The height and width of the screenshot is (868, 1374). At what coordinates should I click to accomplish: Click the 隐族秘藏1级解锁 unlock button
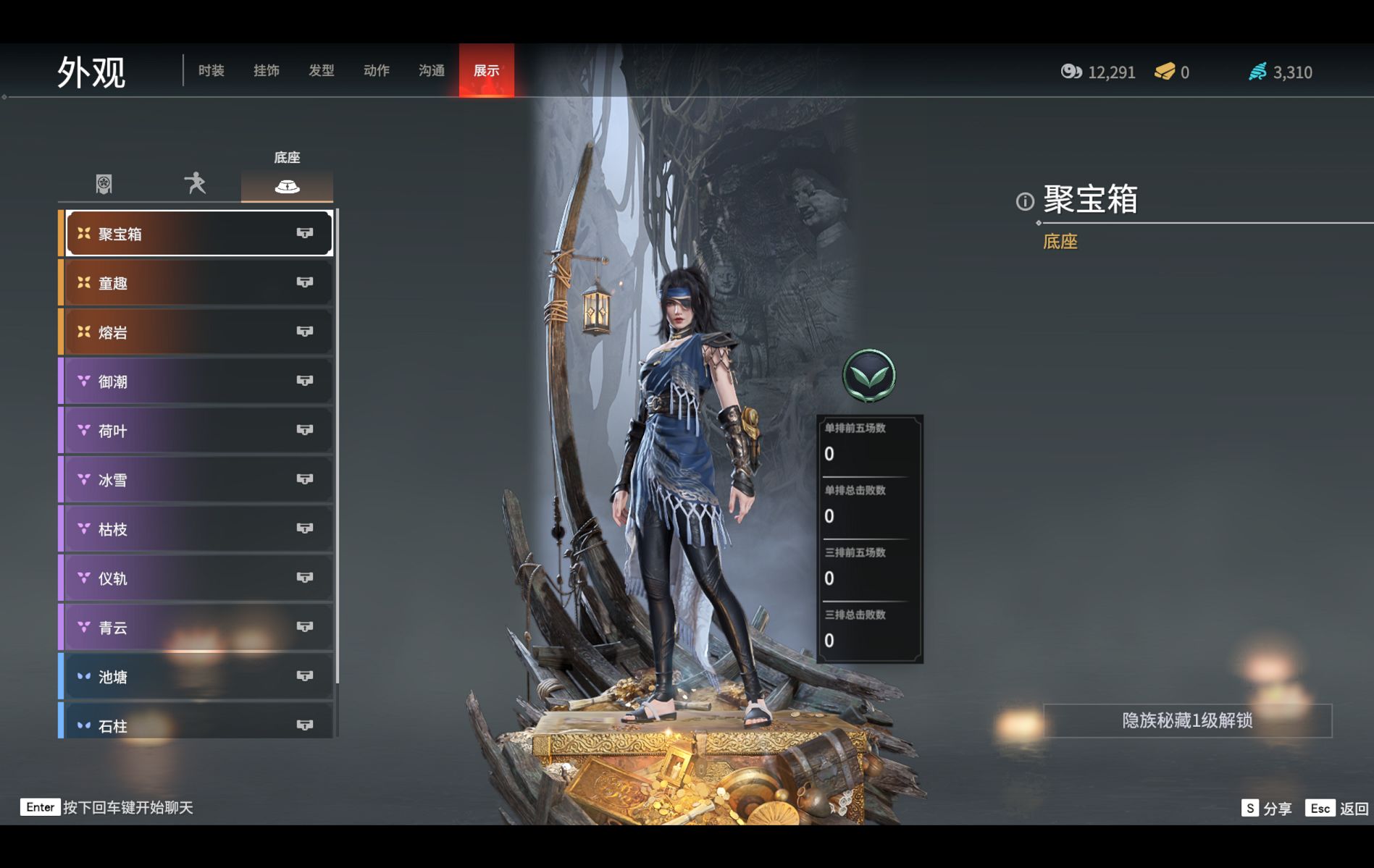(1186, 720)
